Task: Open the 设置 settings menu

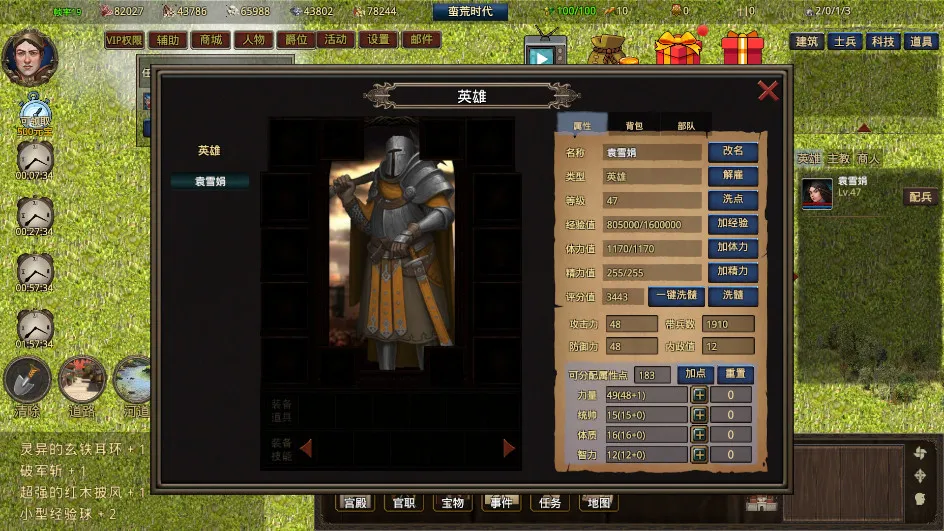Action: click(x=377, y=40)
